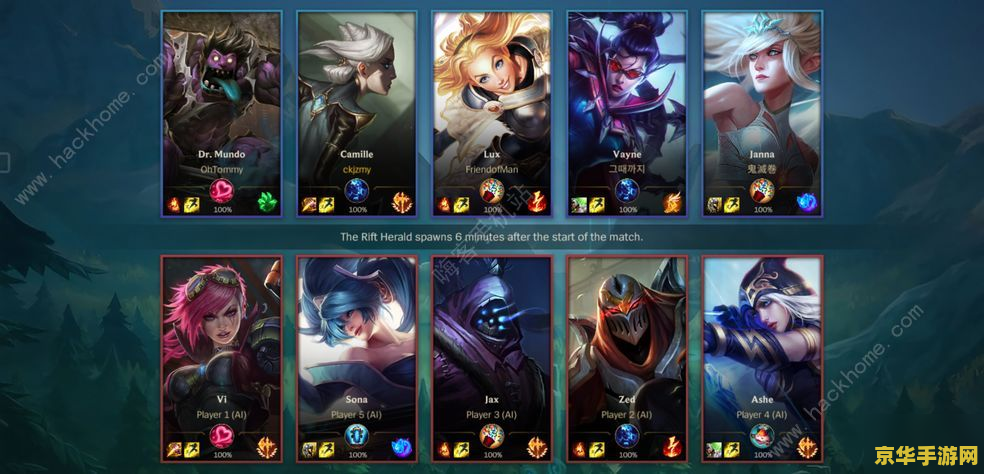Inspect Janna's blue Sorcery rune icon
Image resolution: width=984 pixels, height=474 pixels.
click(806, 204)
